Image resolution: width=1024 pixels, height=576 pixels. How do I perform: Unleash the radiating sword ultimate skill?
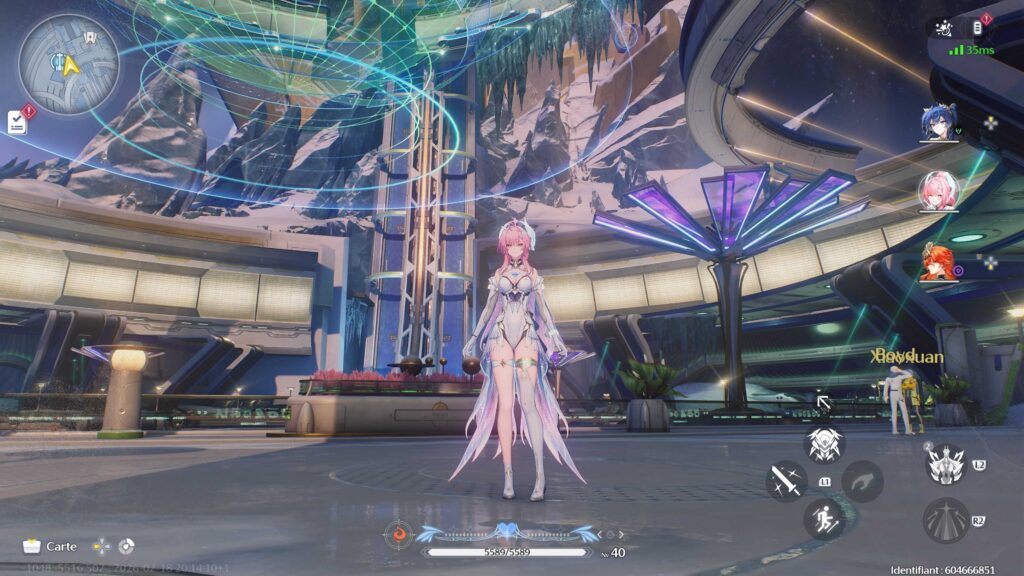943,520
